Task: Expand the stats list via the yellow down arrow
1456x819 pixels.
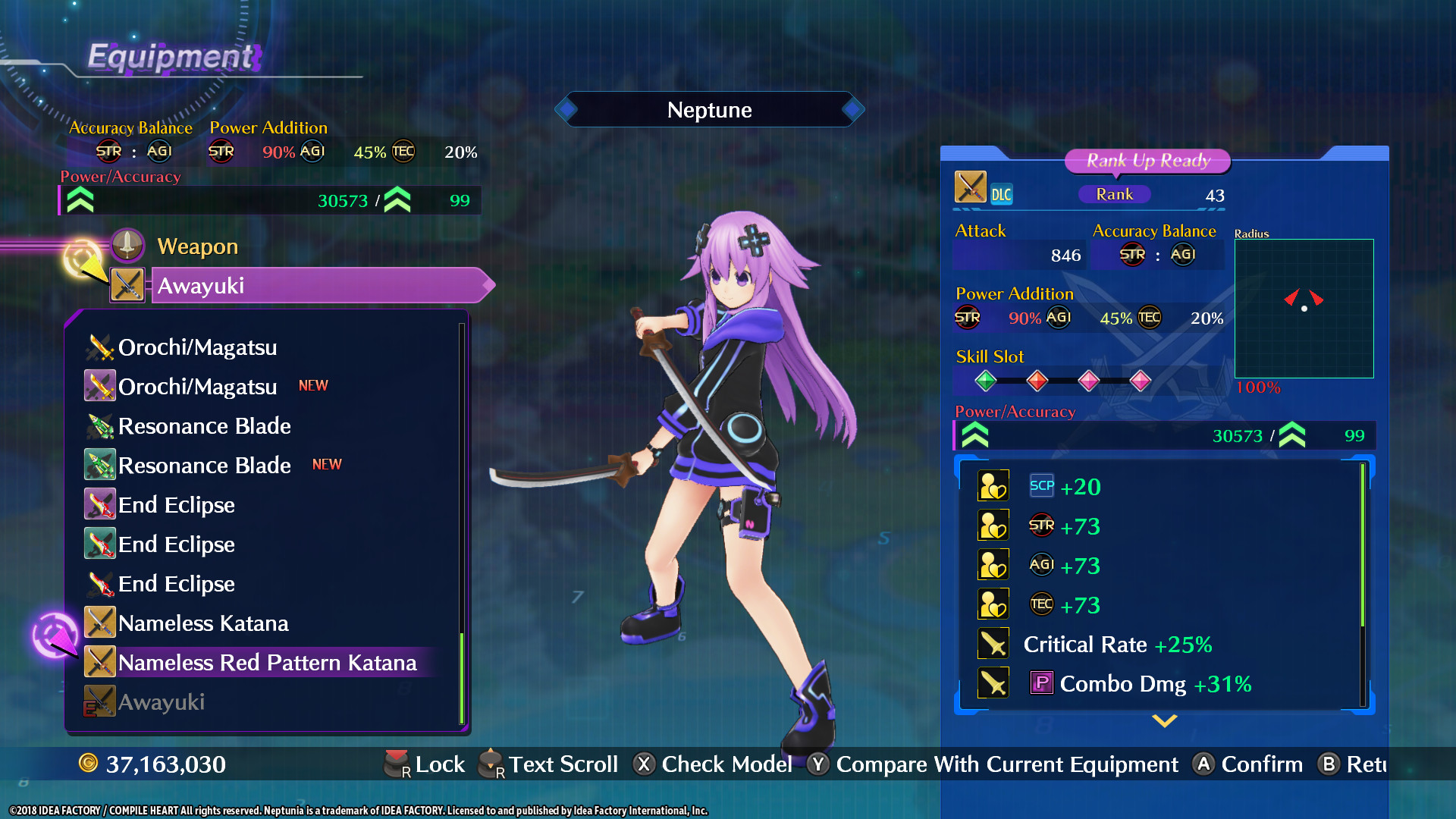Action: click(1164, 722)
